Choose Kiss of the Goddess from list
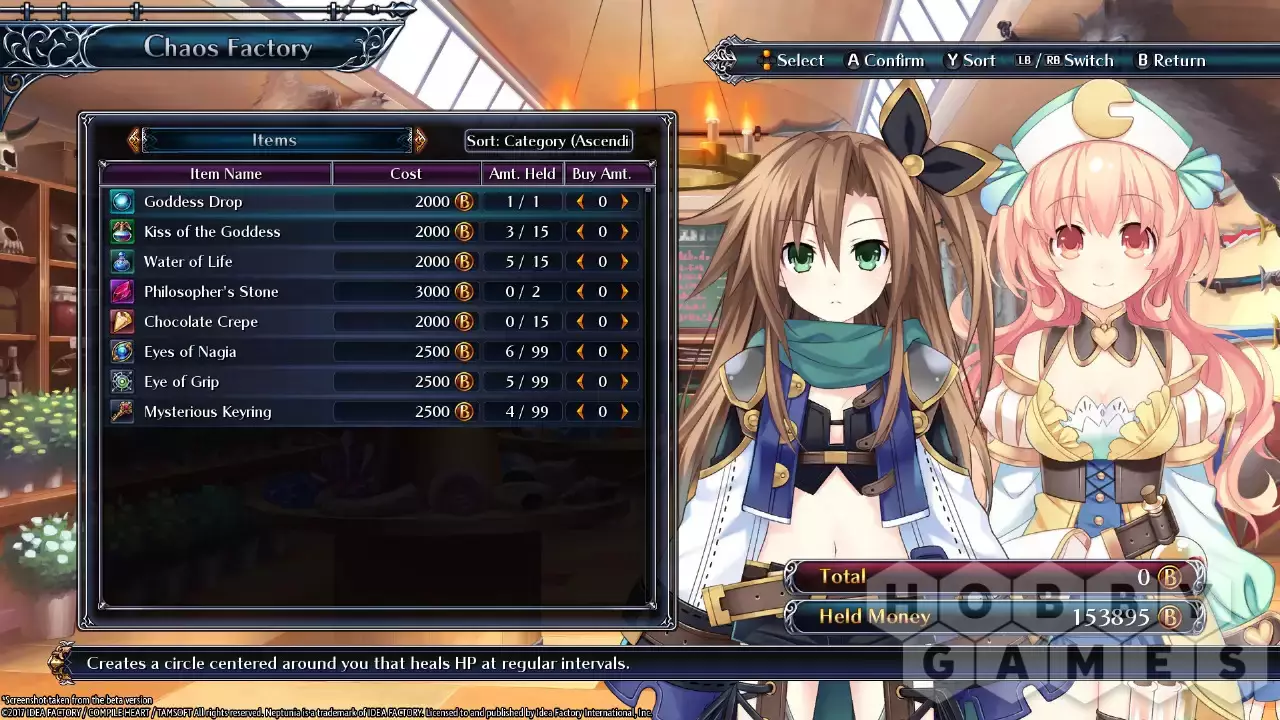 tap(212, 232)
